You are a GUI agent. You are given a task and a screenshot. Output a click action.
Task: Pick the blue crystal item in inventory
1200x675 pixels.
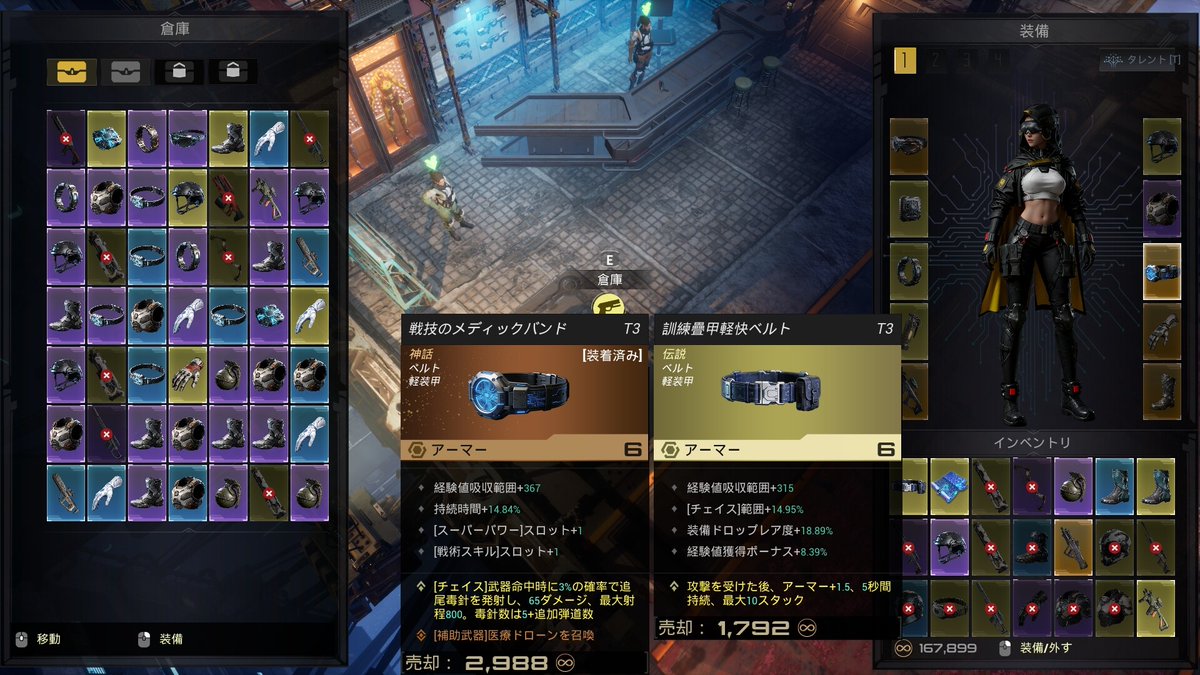click(x=950, y=486)
